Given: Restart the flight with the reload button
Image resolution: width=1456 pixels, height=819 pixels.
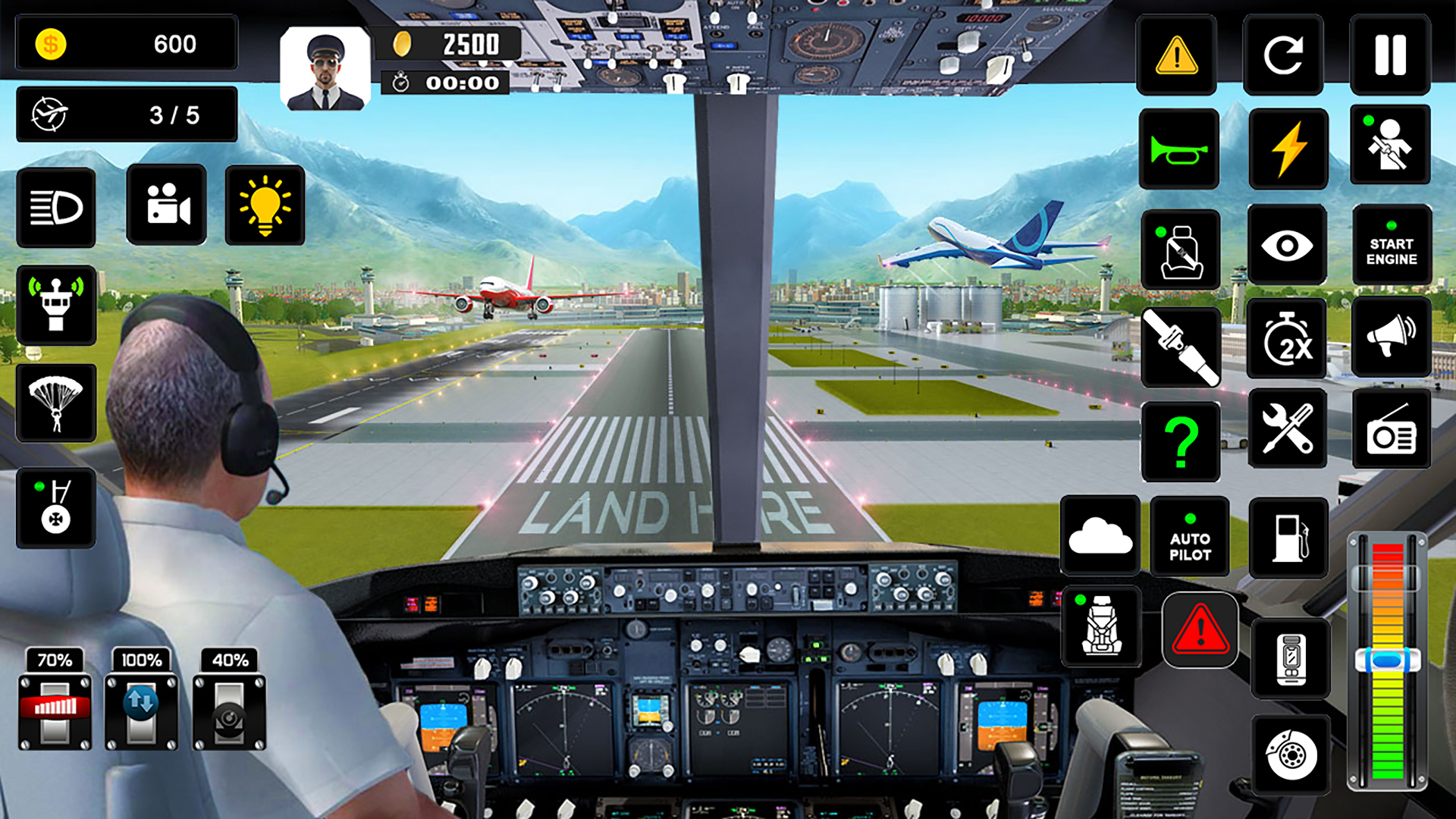Looking at the screenshot, I should pos(1283,55).
